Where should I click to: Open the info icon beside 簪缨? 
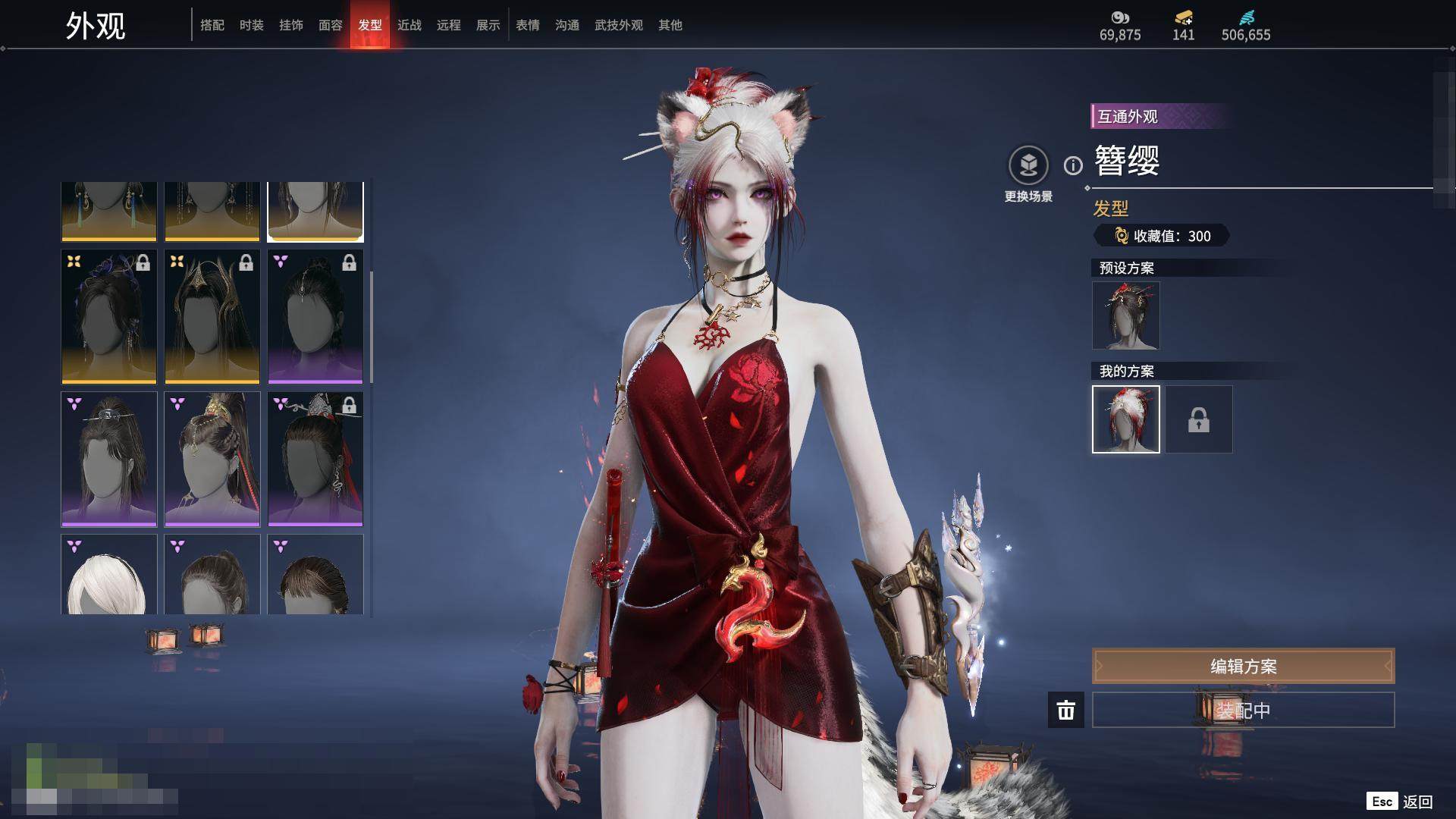[x=1073, y=165]
